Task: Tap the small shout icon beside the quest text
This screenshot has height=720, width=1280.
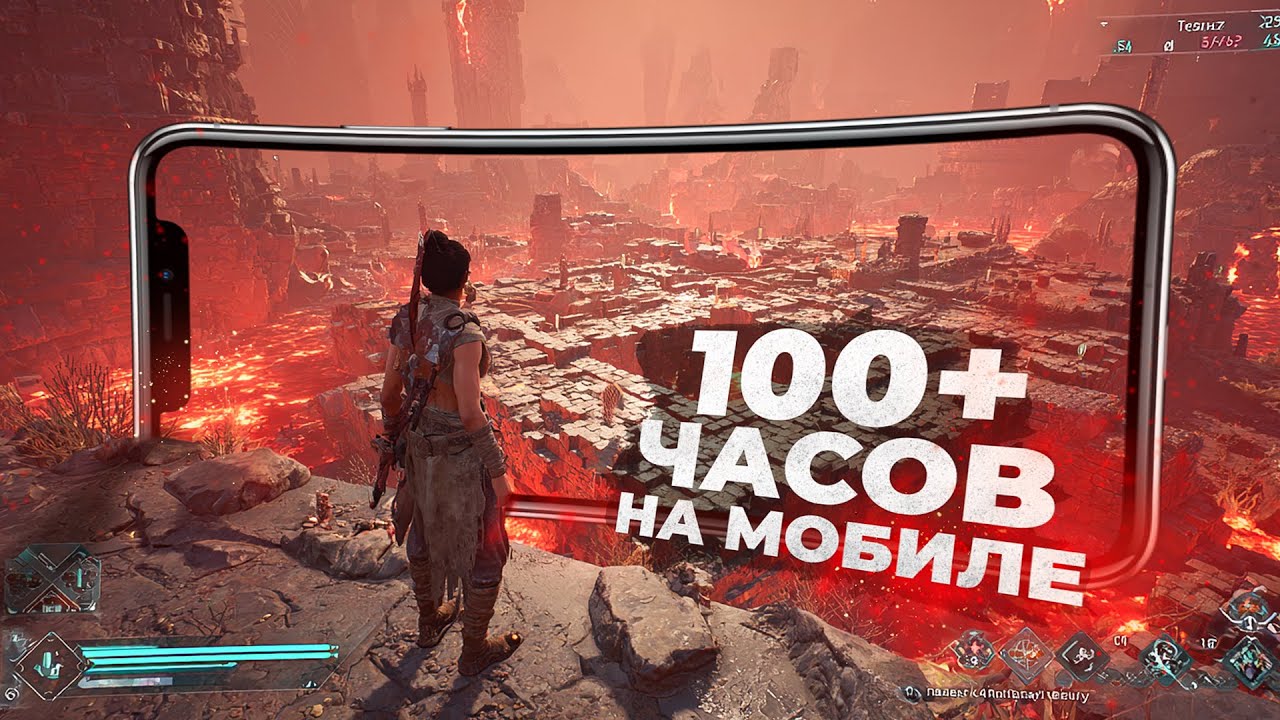Action: pos(912,690)
